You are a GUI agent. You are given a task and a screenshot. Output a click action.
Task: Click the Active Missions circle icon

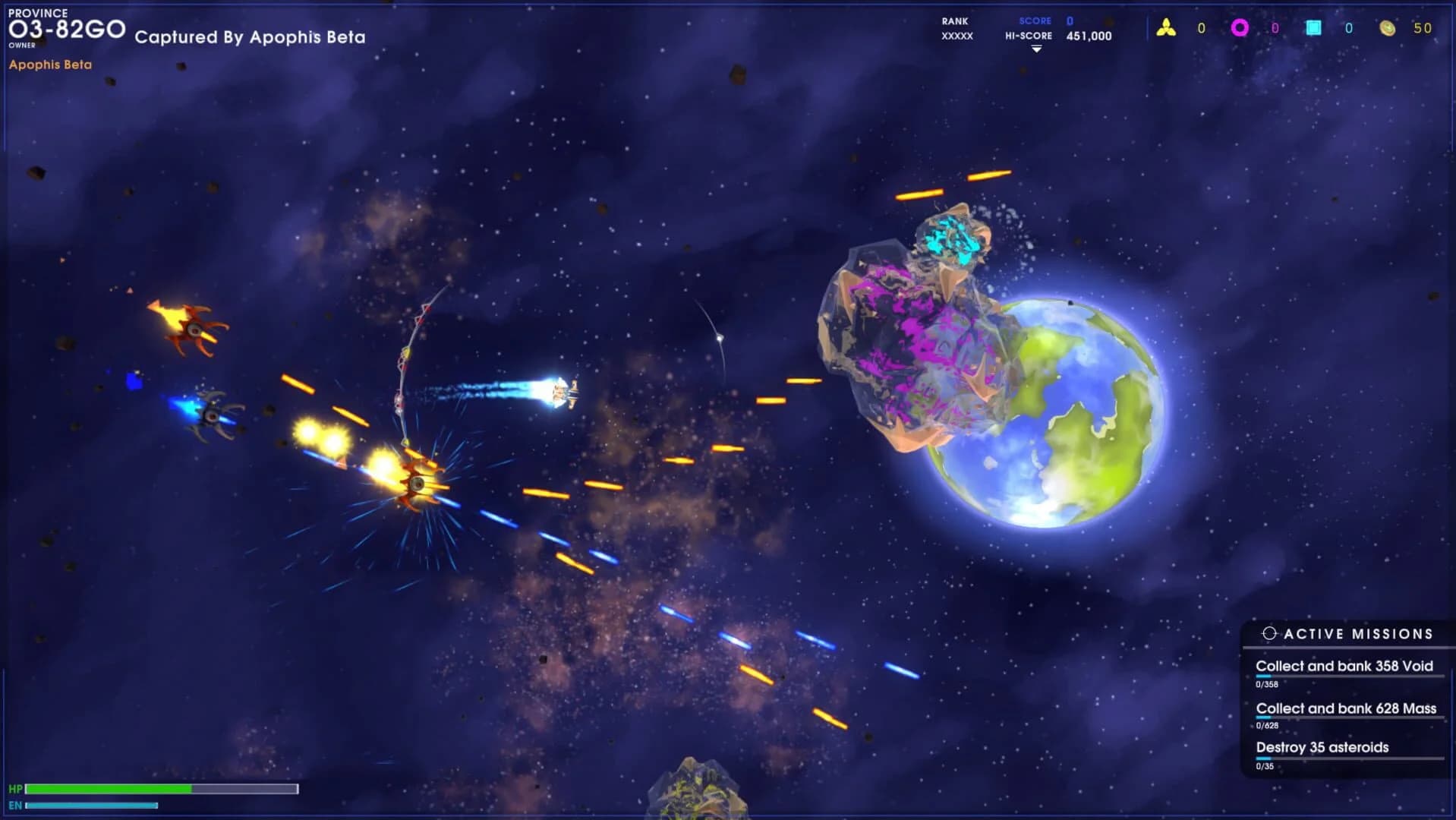click(x=1269, y=632)
